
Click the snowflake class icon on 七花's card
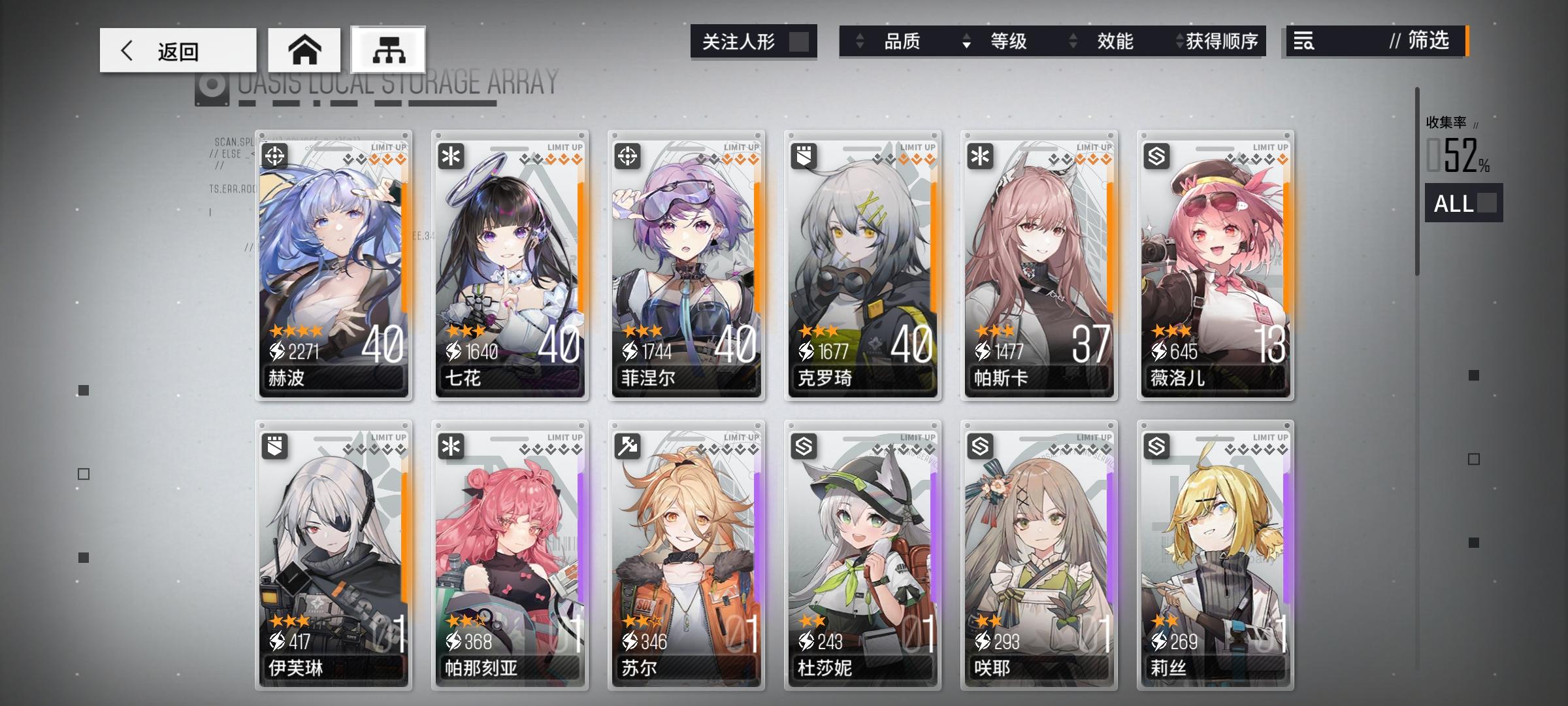pos(452,154)
